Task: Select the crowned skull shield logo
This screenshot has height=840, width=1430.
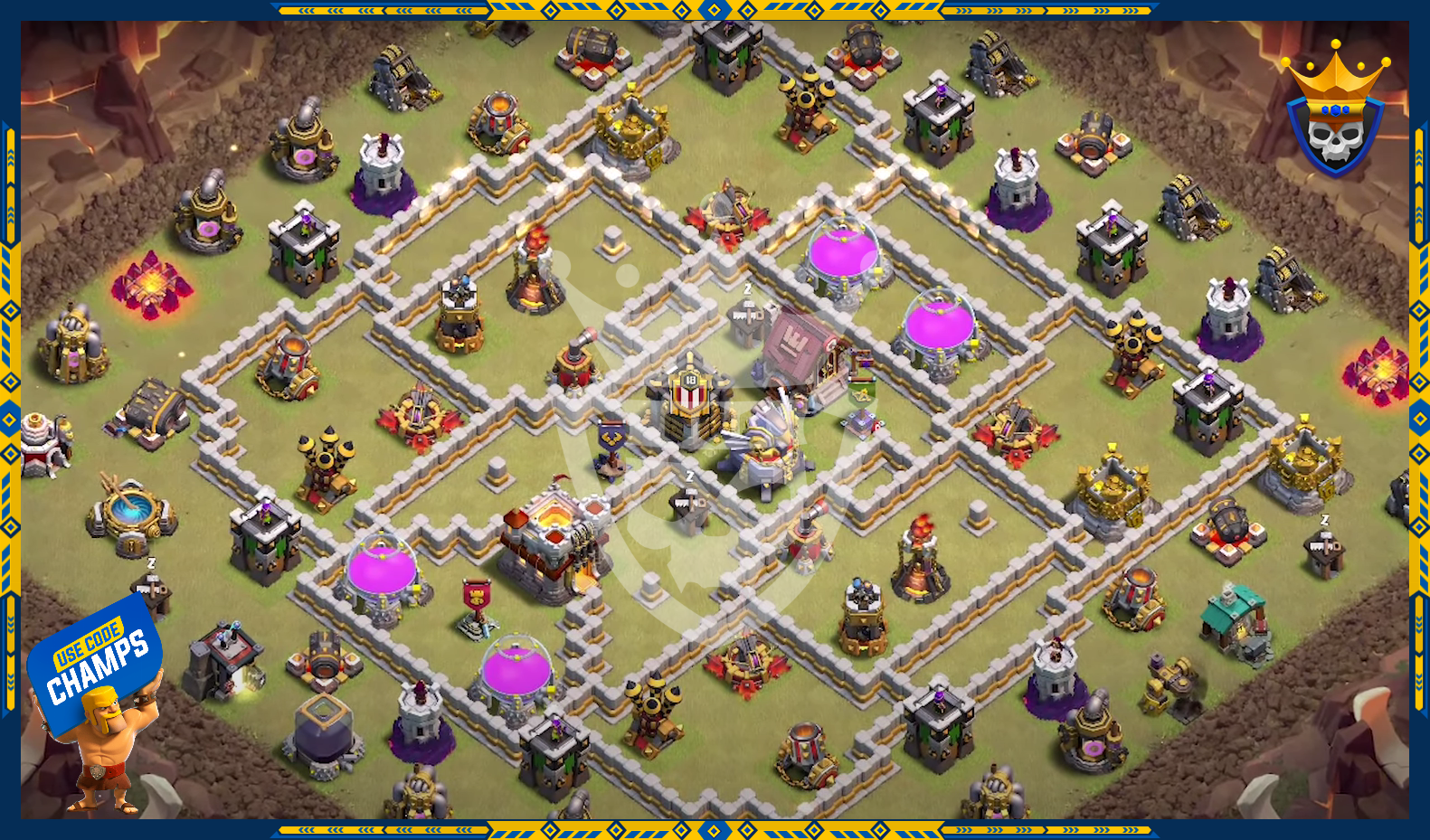Action: click(x=1335, y=113)
